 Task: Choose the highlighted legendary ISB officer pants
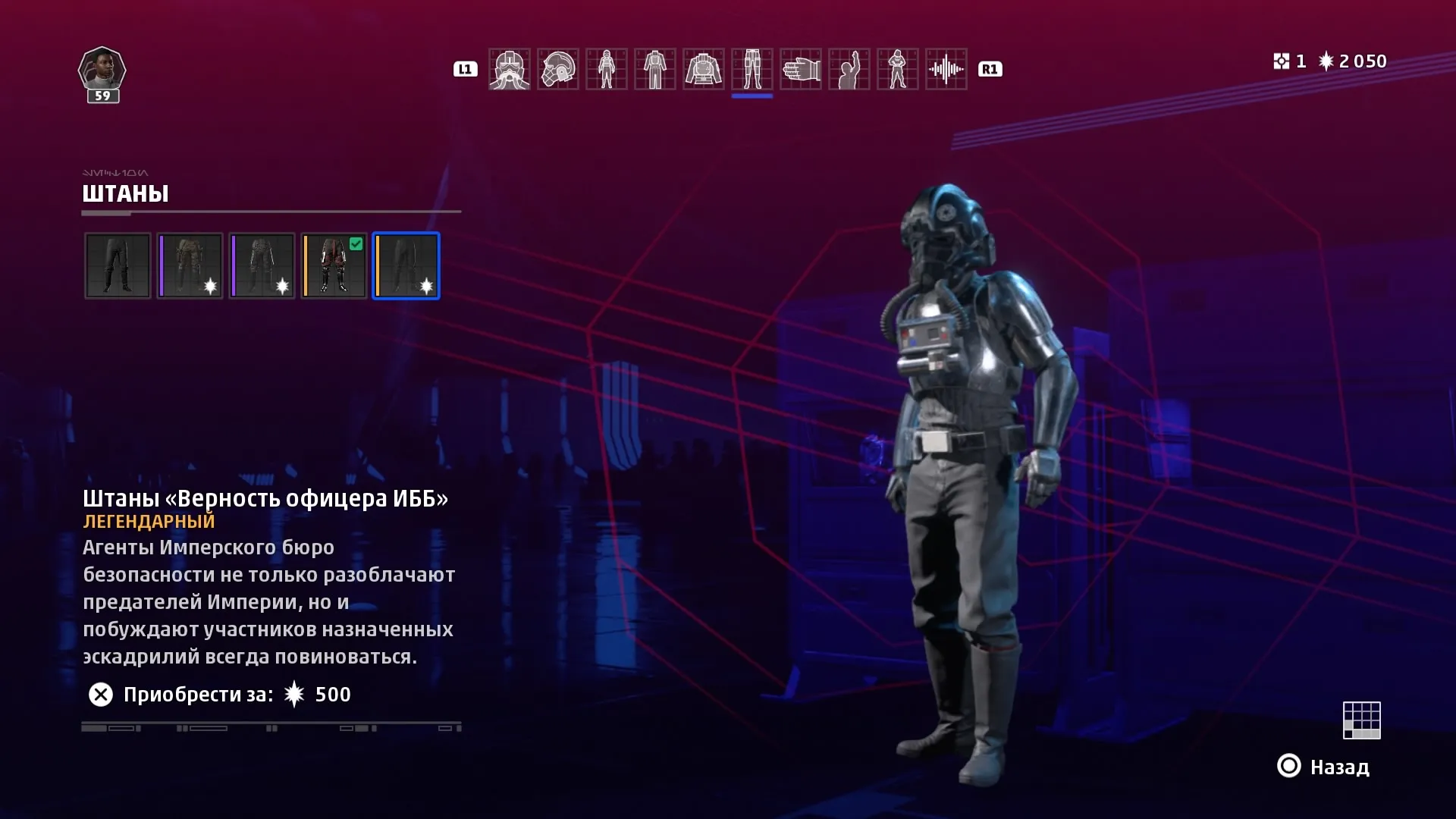(x=406, y=265)
